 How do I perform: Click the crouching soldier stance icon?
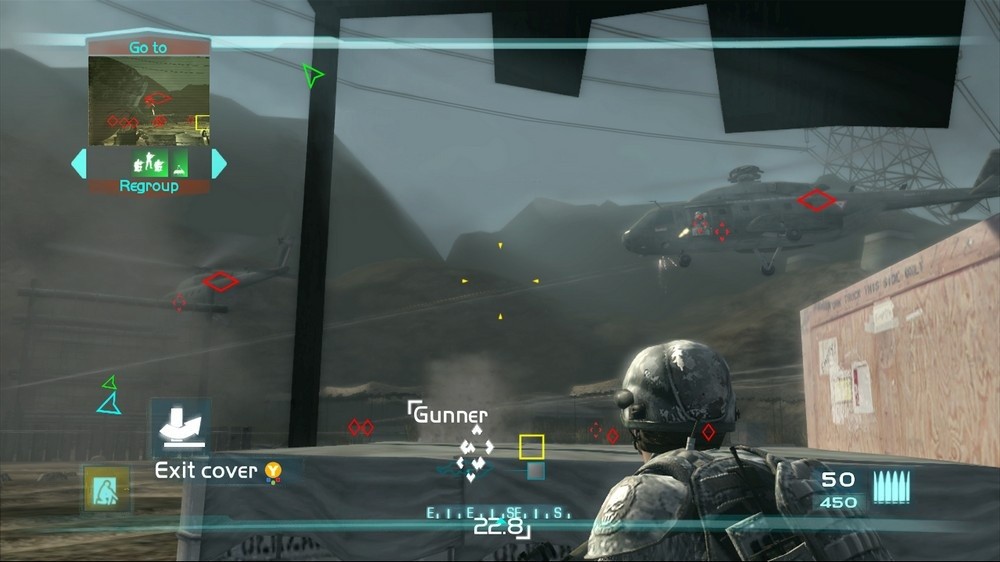(106, 489)
